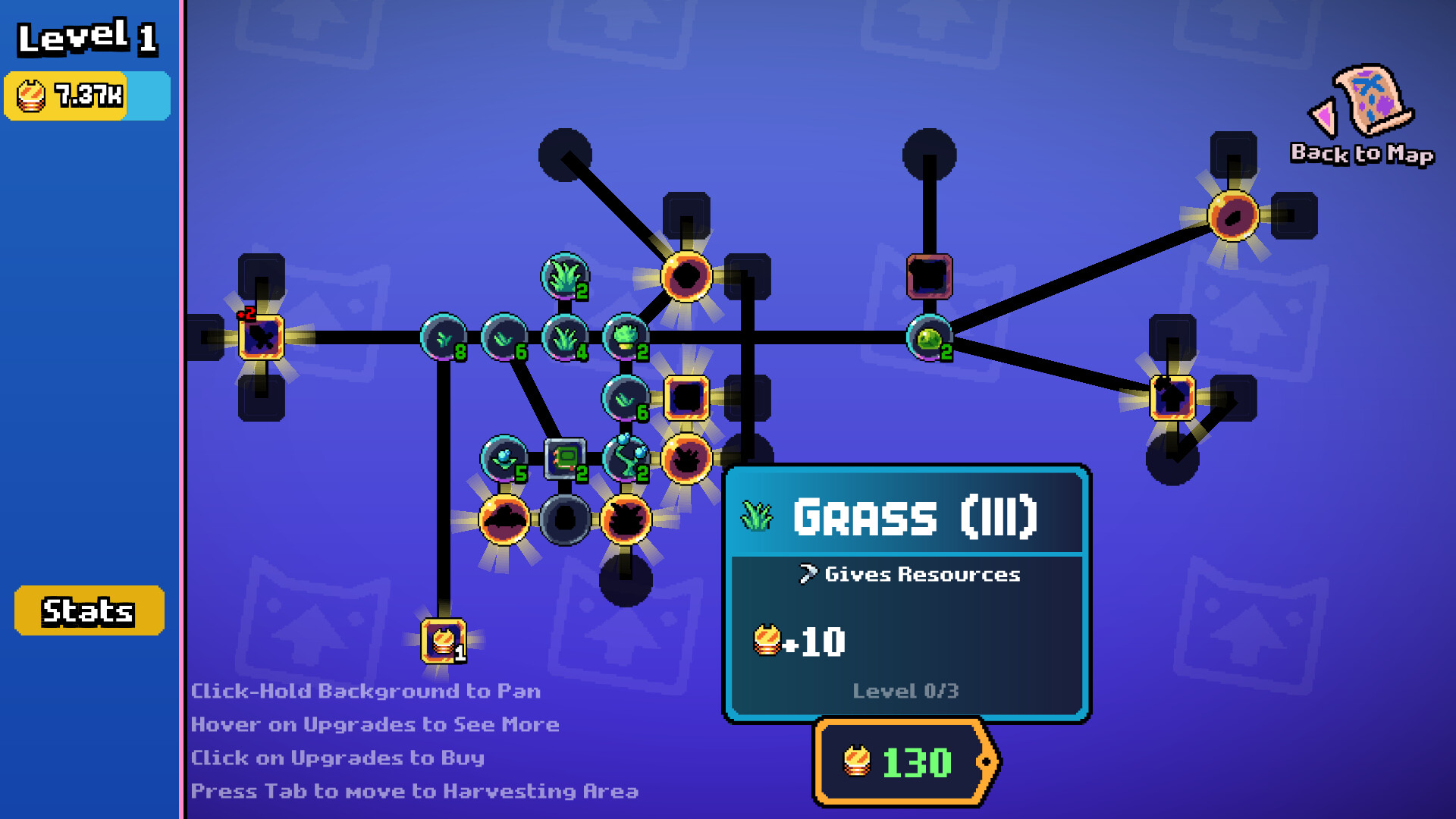
Task: Click the 130 coin price tag
Action: tap(904, 762)
